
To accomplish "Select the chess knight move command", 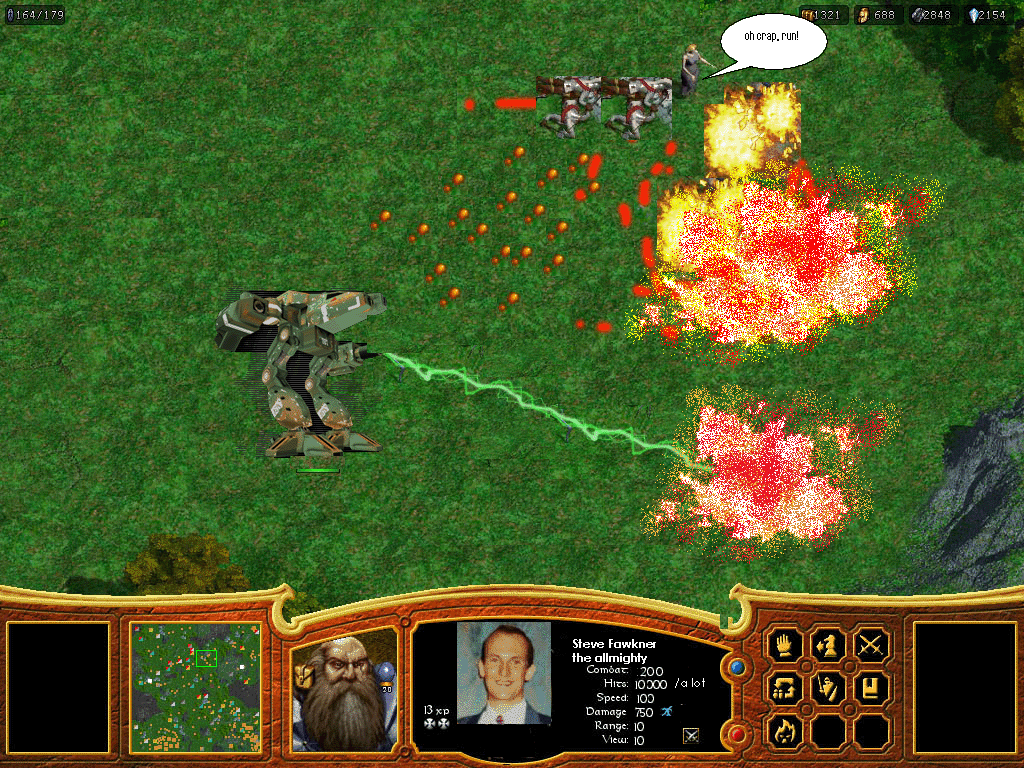I will coord(828,645).
